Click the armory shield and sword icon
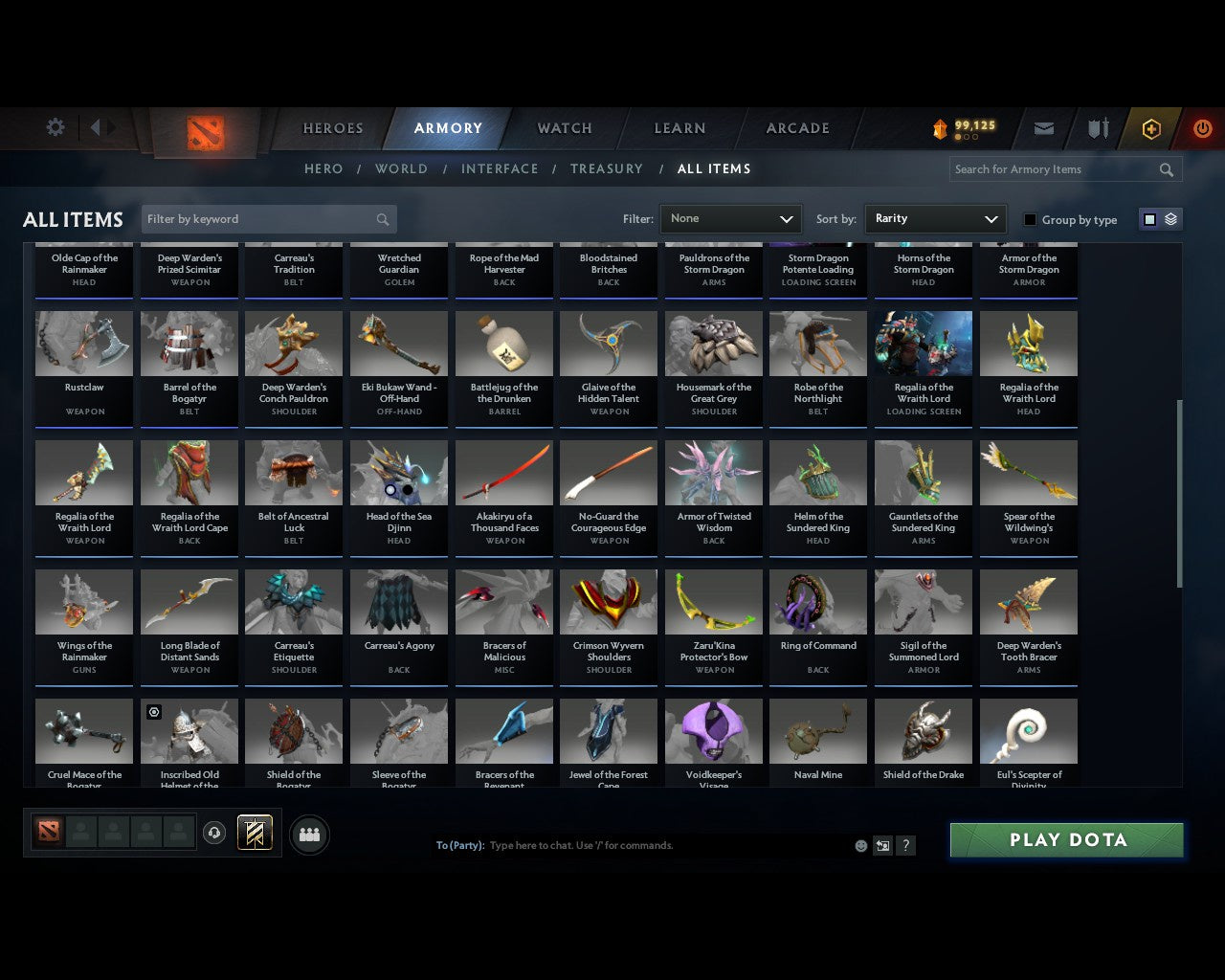The width and height of the screenshot is (1225, 980). [1097, 128]
